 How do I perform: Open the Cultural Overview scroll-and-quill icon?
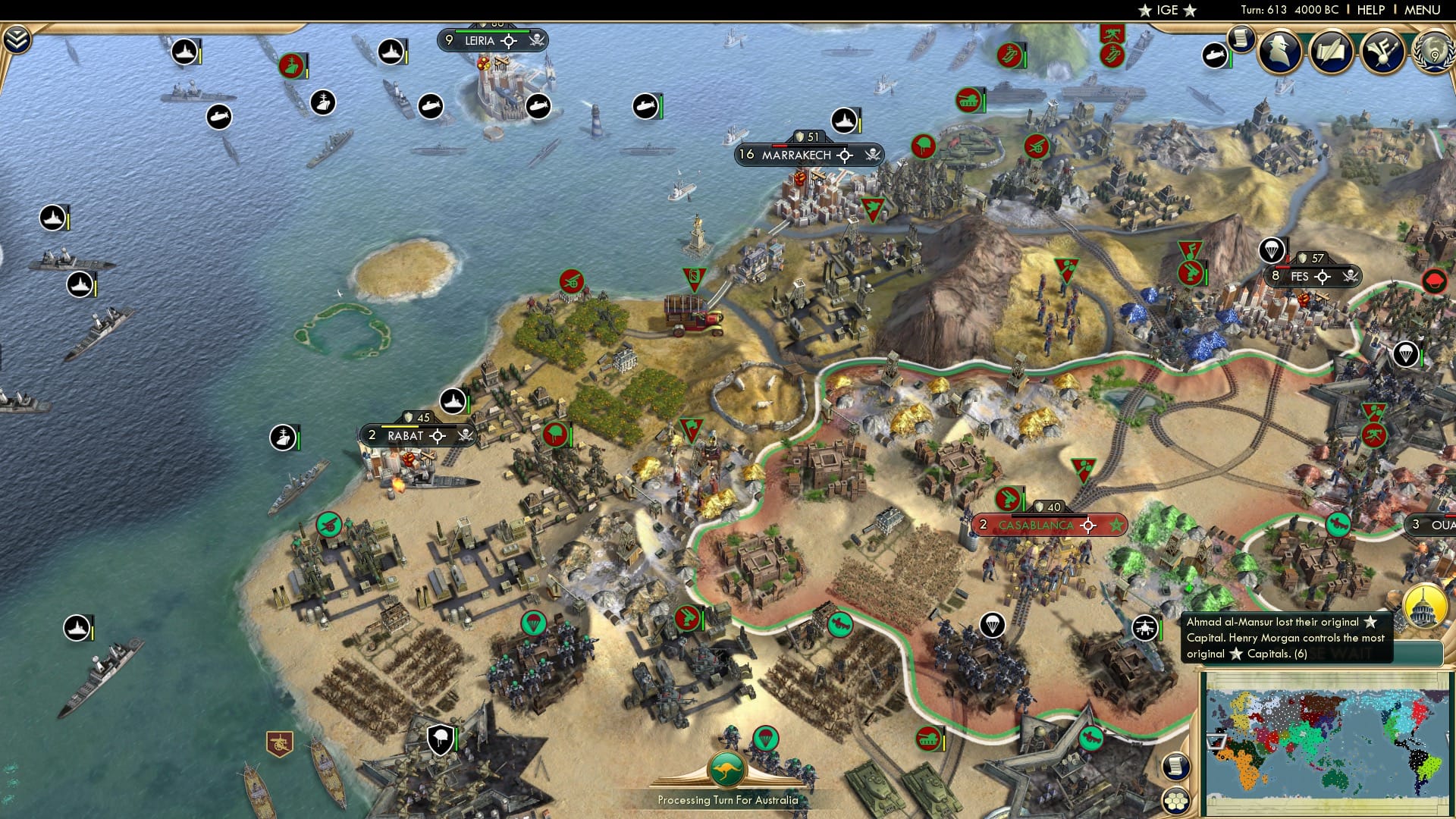[1331, 53]
